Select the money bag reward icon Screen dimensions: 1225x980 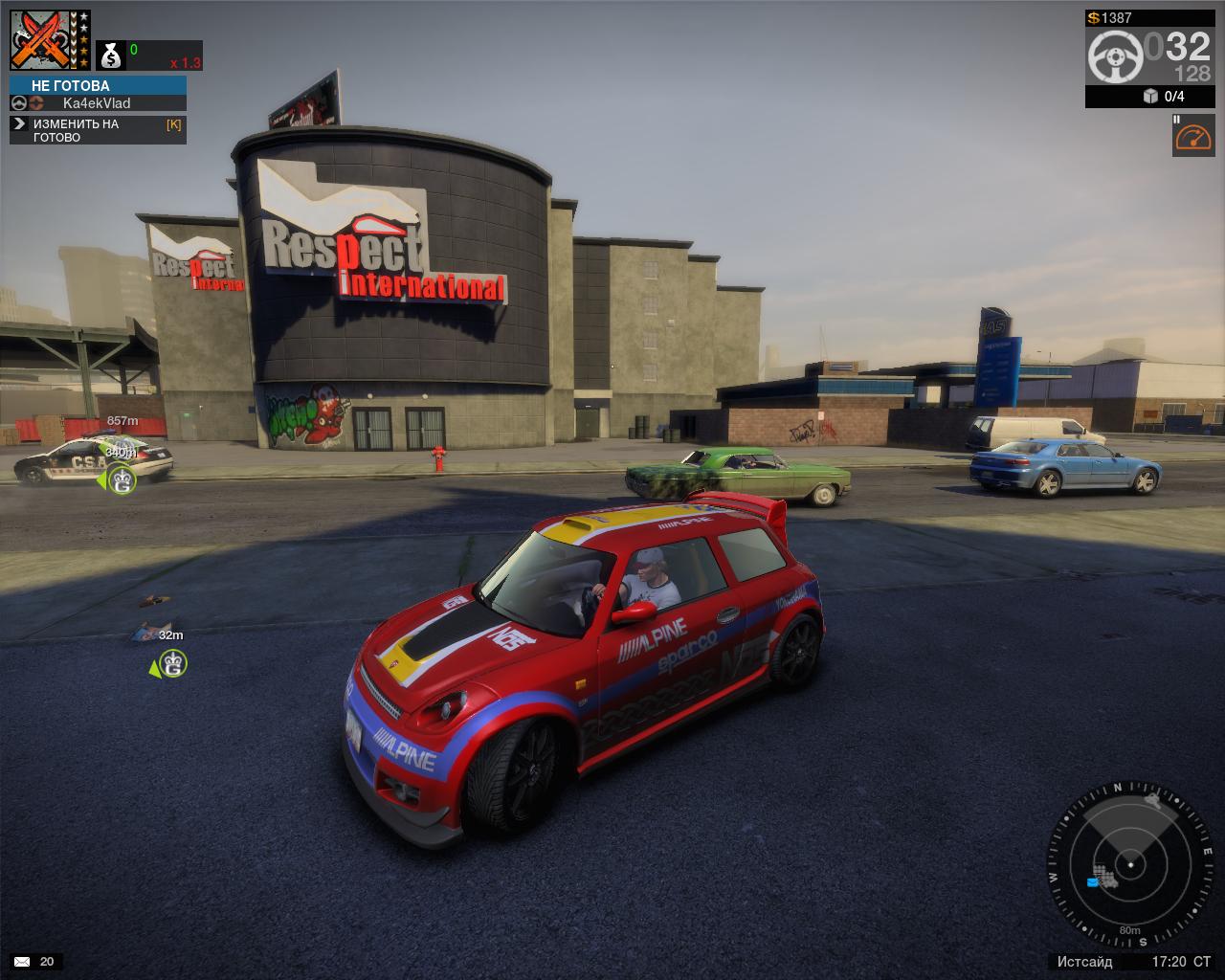[x=111, y=56]
